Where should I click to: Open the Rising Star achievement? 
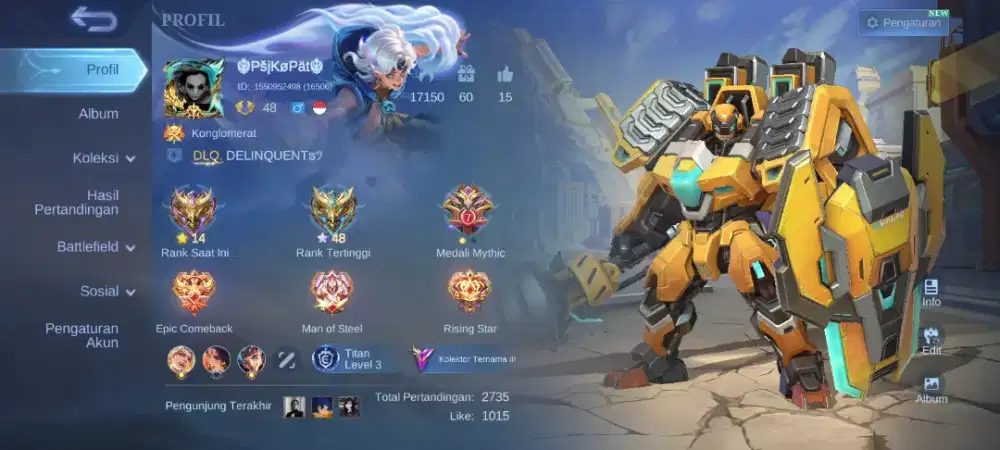[469, 293]
